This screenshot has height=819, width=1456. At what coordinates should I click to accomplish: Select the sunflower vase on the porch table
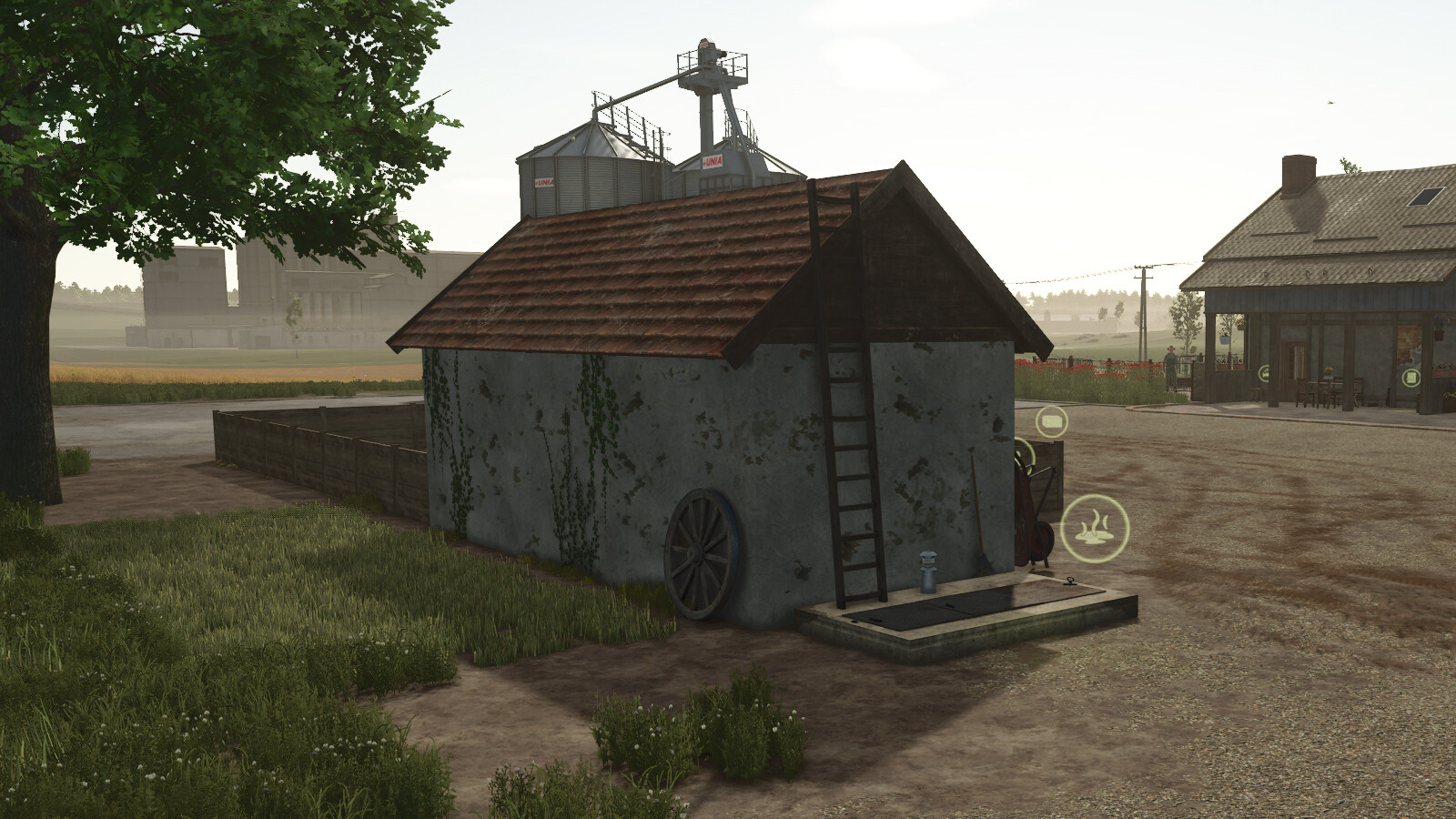1329,370
